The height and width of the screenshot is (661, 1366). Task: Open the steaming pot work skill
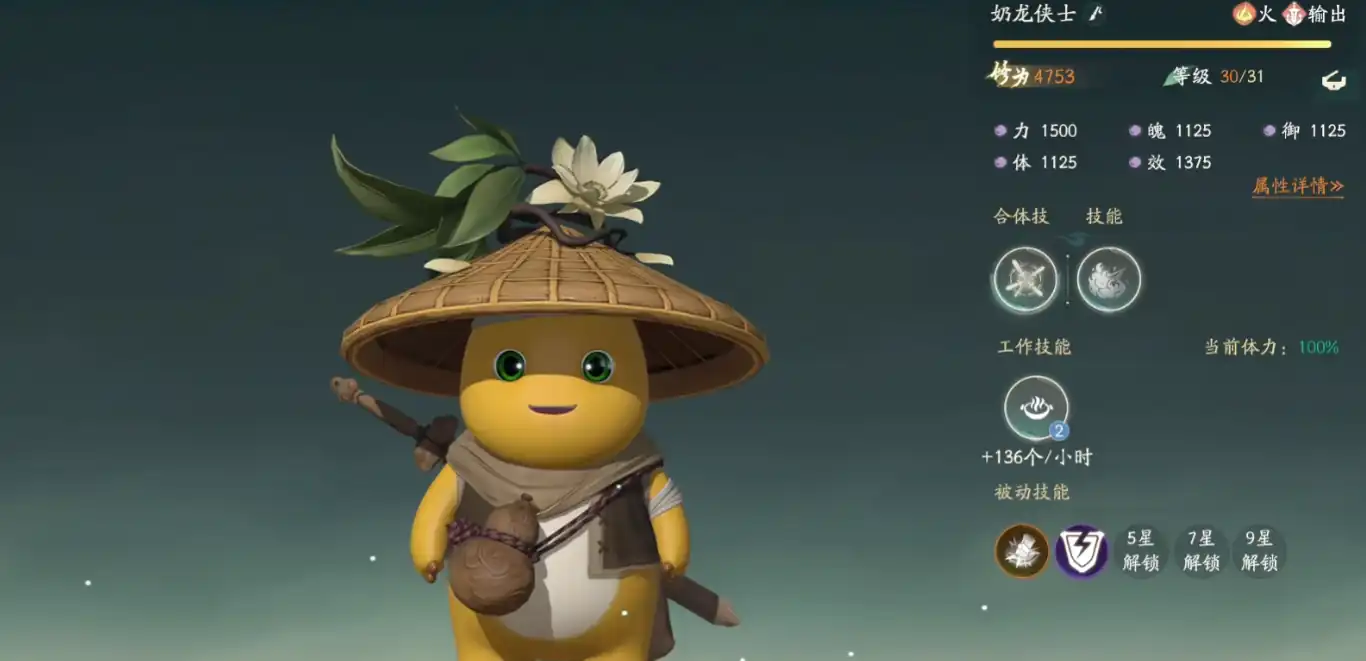click(x=1036, y=408)
